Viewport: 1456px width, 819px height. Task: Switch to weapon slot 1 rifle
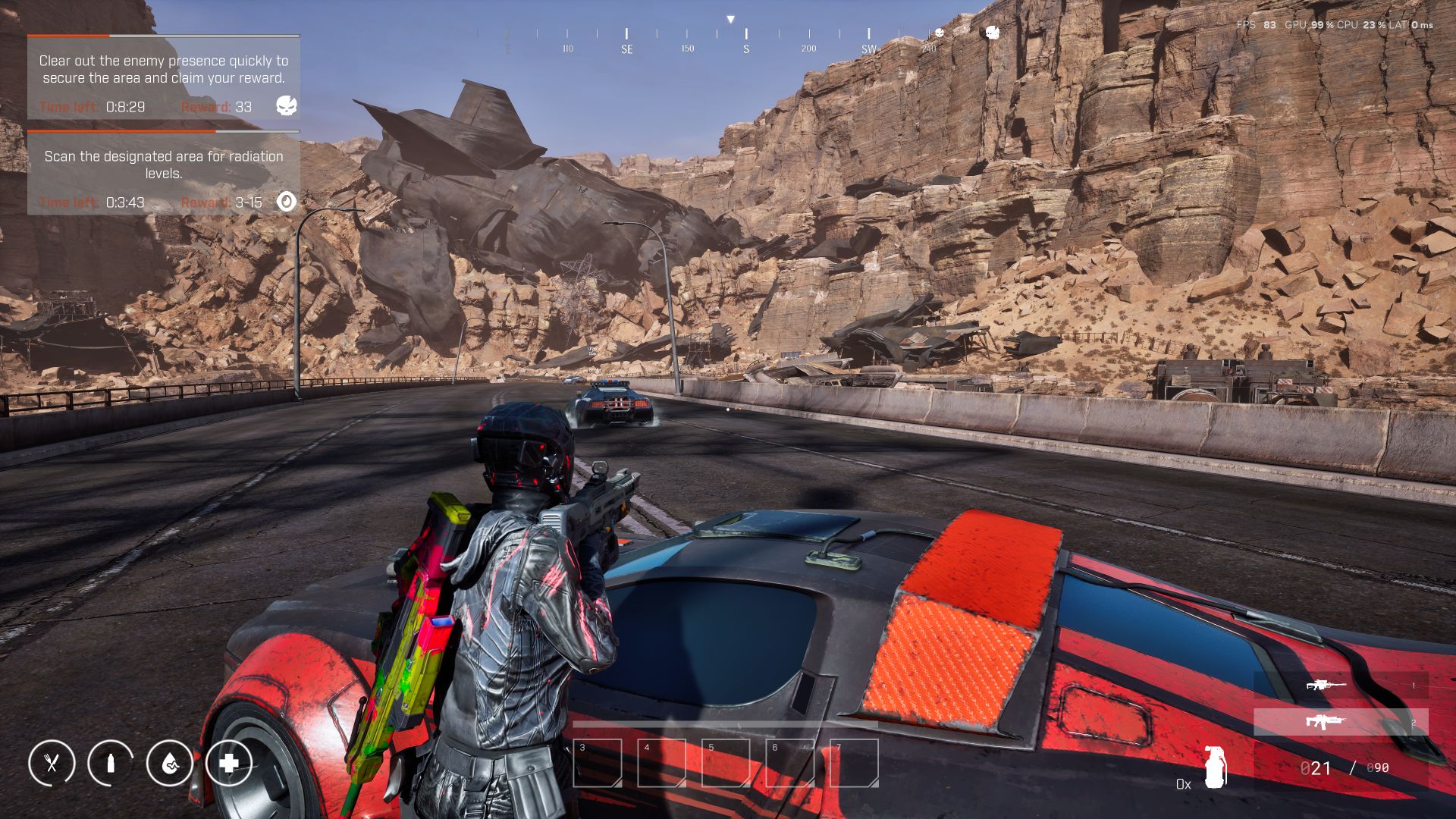(1340, 686)
